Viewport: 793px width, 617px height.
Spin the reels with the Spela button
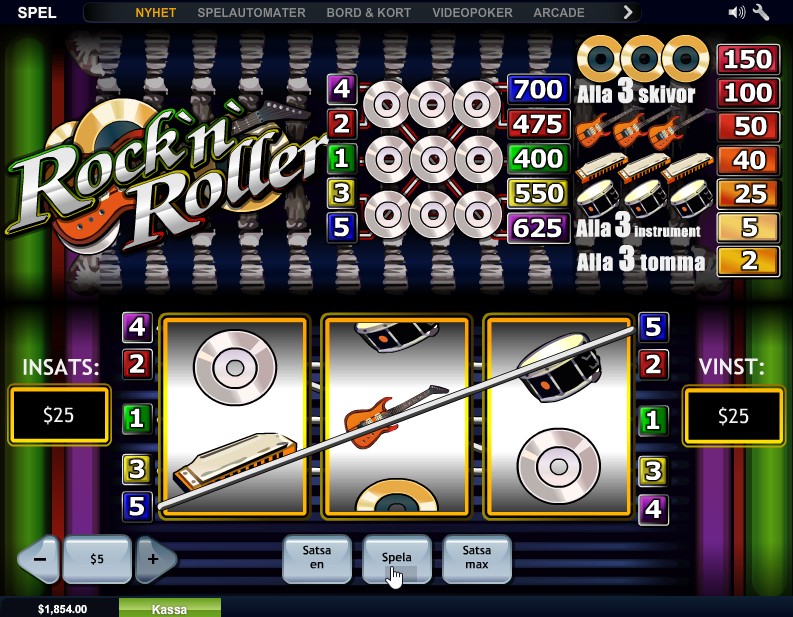click(397, 559)
